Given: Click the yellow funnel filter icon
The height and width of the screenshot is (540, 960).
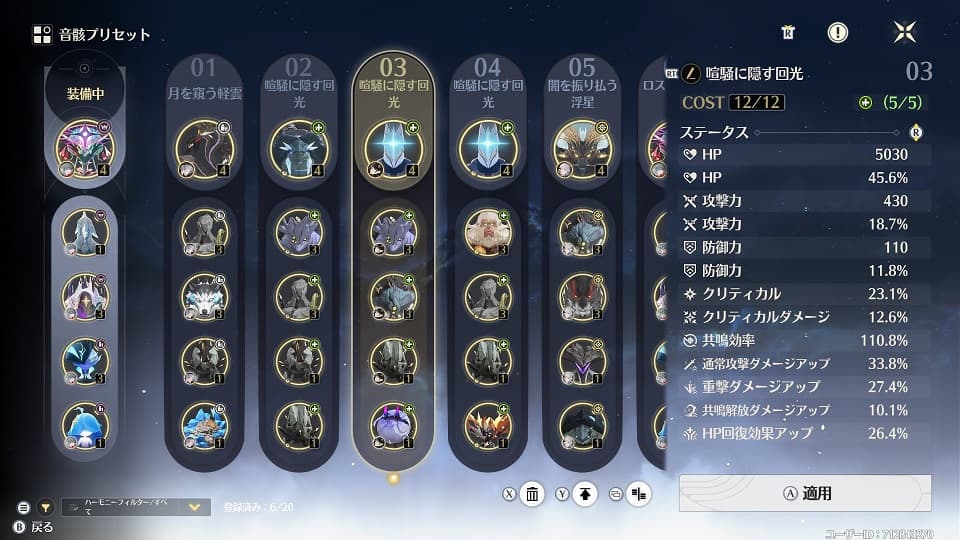Looking at the screenshot, I should (x=46, y=507).
